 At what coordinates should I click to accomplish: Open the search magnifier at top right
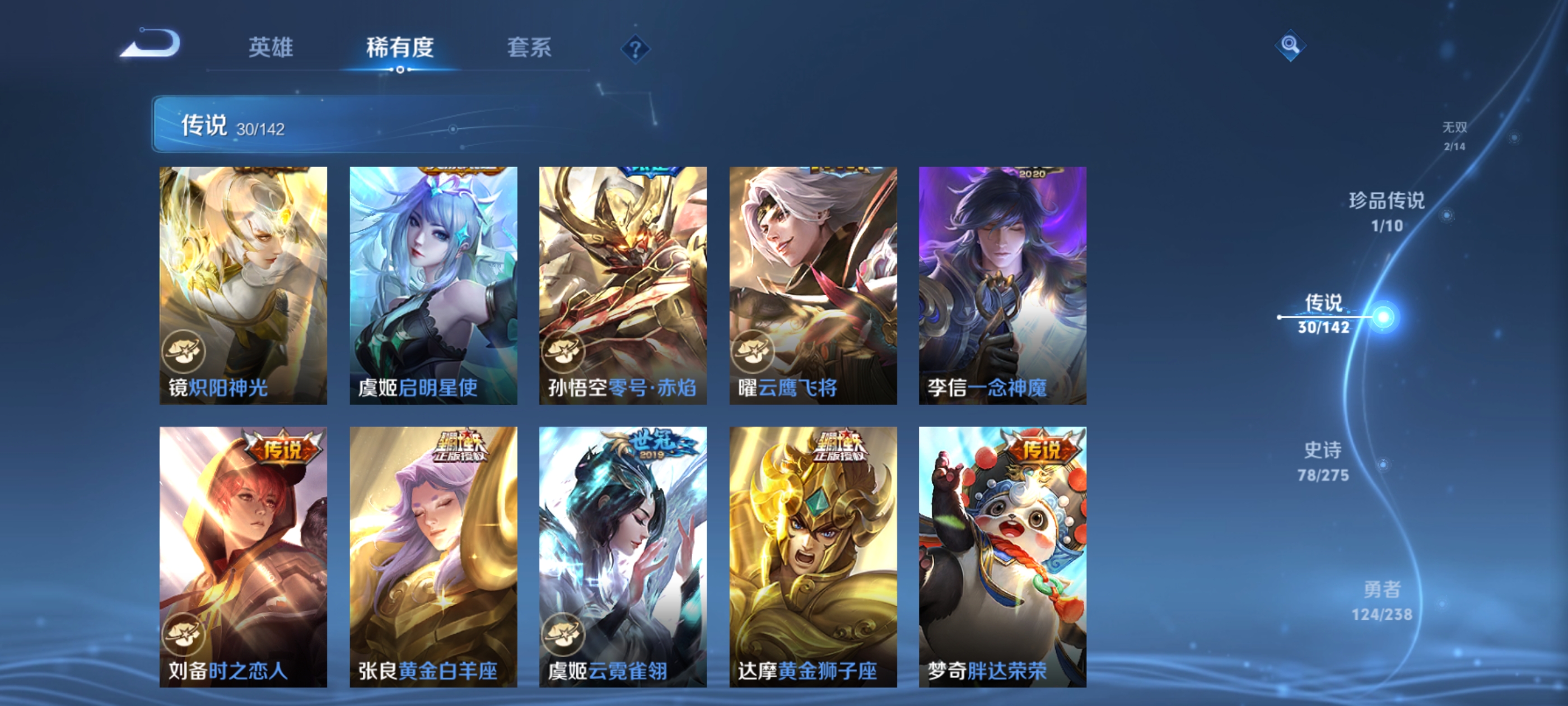coord(1291,45)
